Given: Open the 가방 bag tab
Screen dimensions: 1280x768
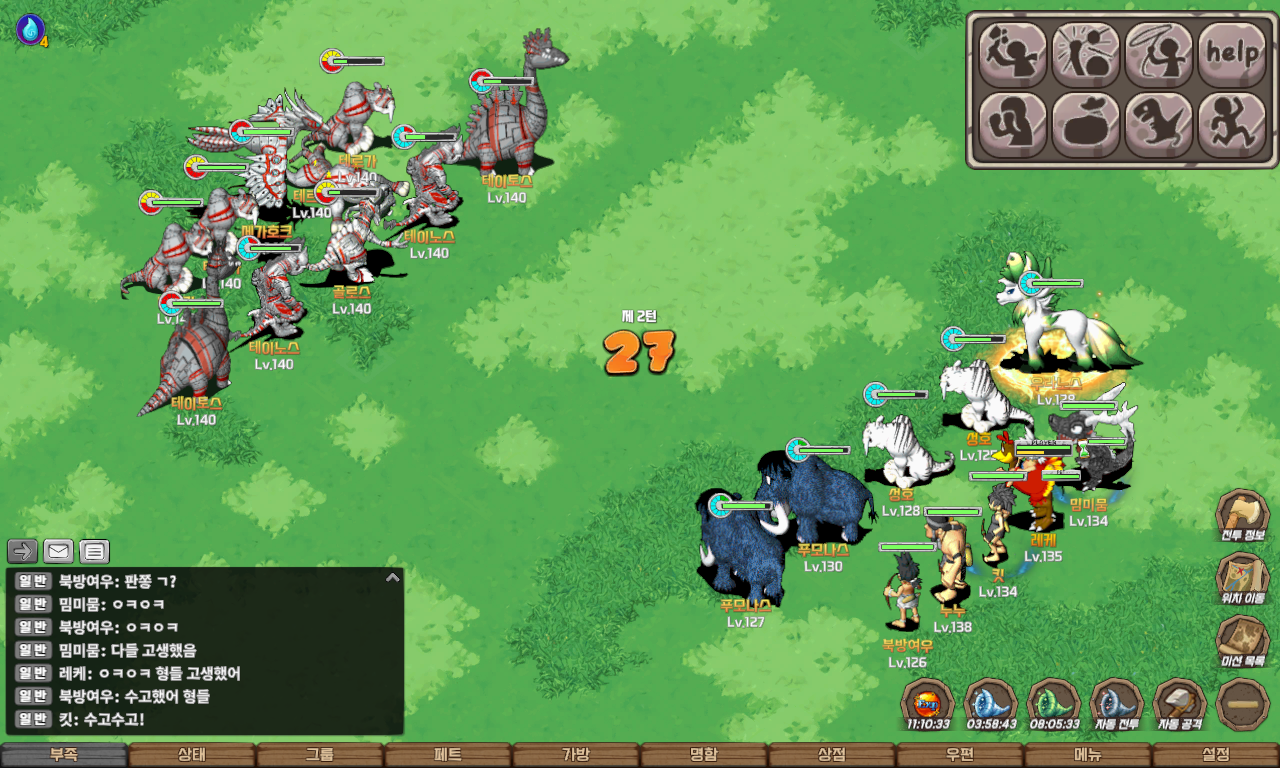Looking at the screenshot, I should click(x=576, y=755).
